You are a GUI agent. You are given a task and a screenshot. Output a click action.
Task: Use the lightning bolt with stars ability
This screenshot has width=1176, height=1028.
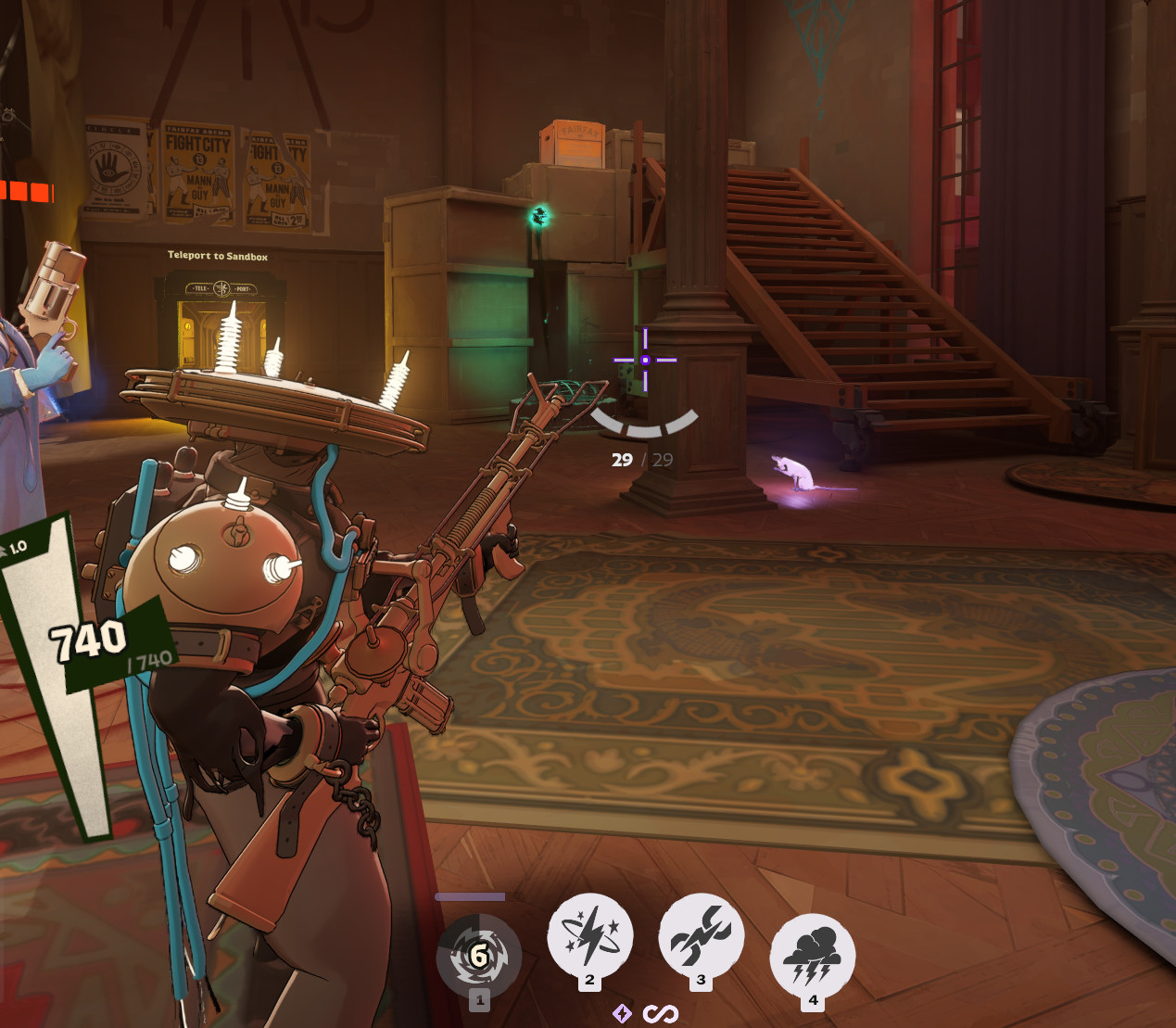590,936
